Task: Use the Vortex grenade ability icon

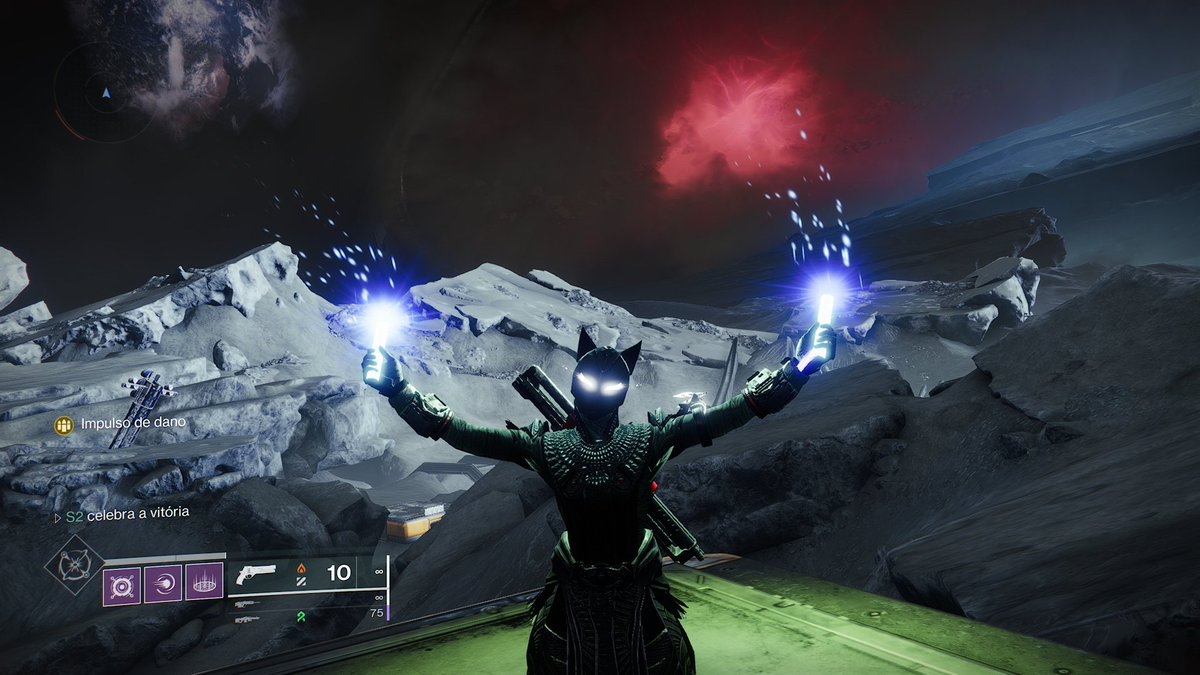Action: (x=122, y=583)
